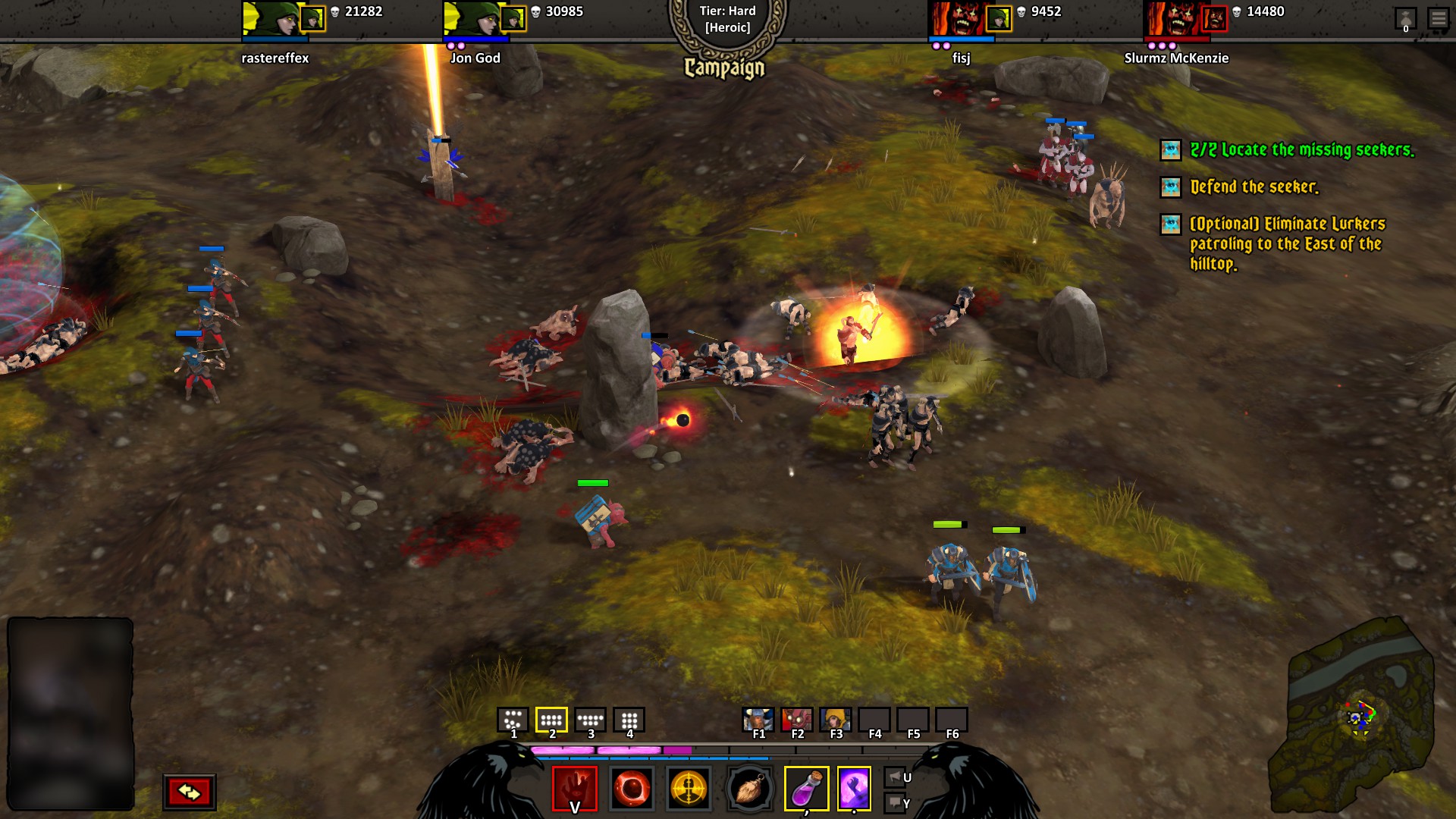The width and height of the screenshot is (1456, 819).
Task: Choose the highlighted formation 2
Action: [x=551, y=720]
